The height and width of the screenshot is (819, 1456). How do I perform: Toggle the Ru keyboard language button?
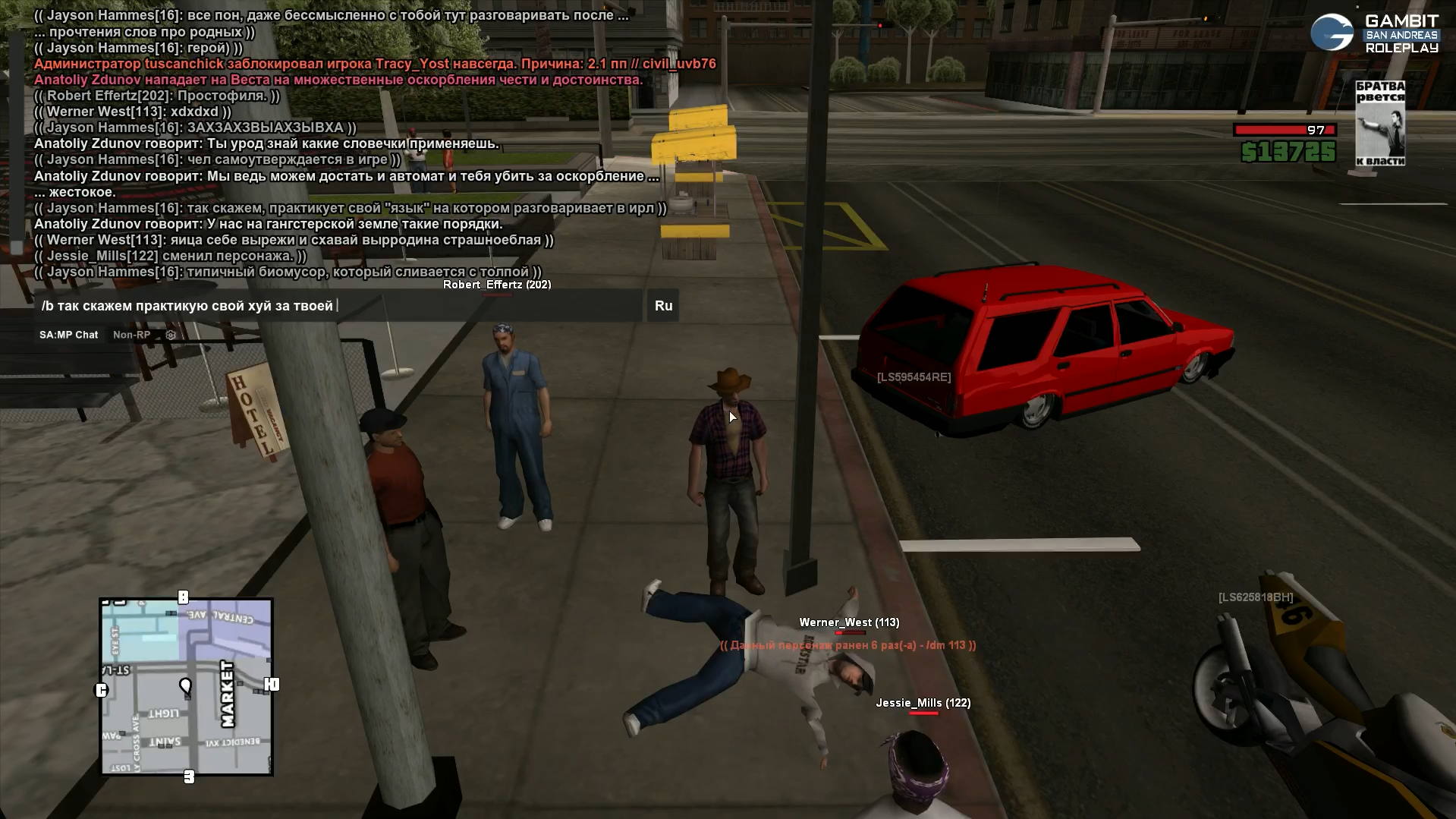[x=663, y=306]
